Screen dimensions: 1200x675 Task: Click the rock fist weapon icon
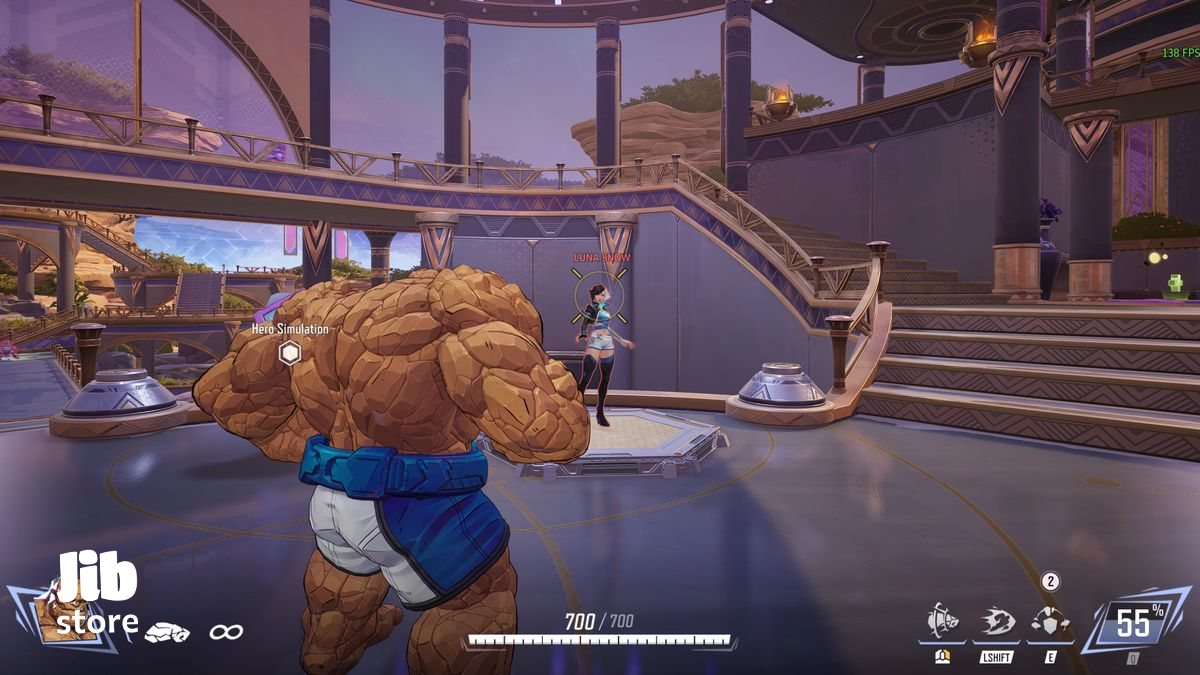click(167, 632)
